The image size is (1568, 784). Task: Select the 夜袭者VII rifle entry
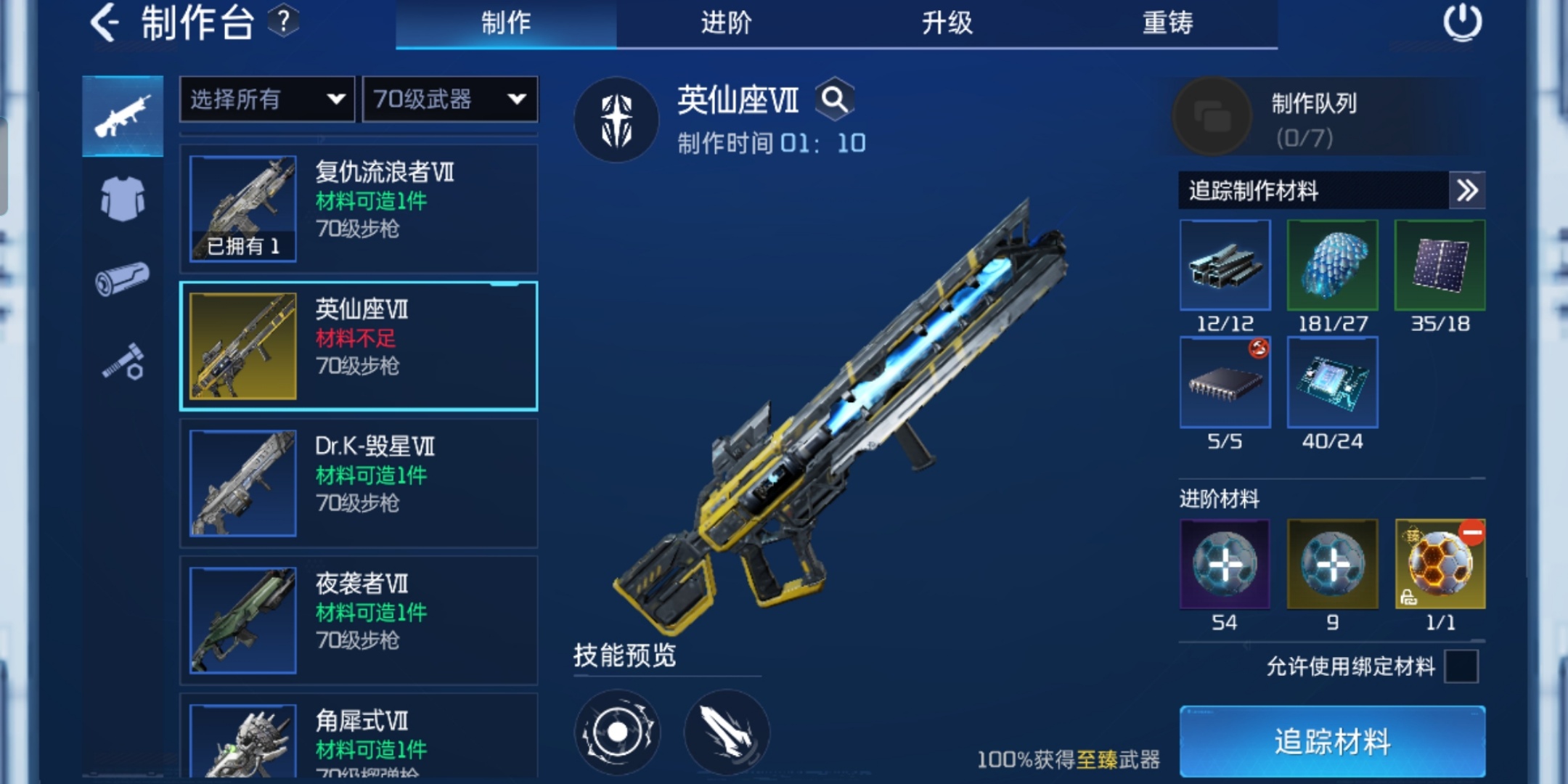pos(359,620)
